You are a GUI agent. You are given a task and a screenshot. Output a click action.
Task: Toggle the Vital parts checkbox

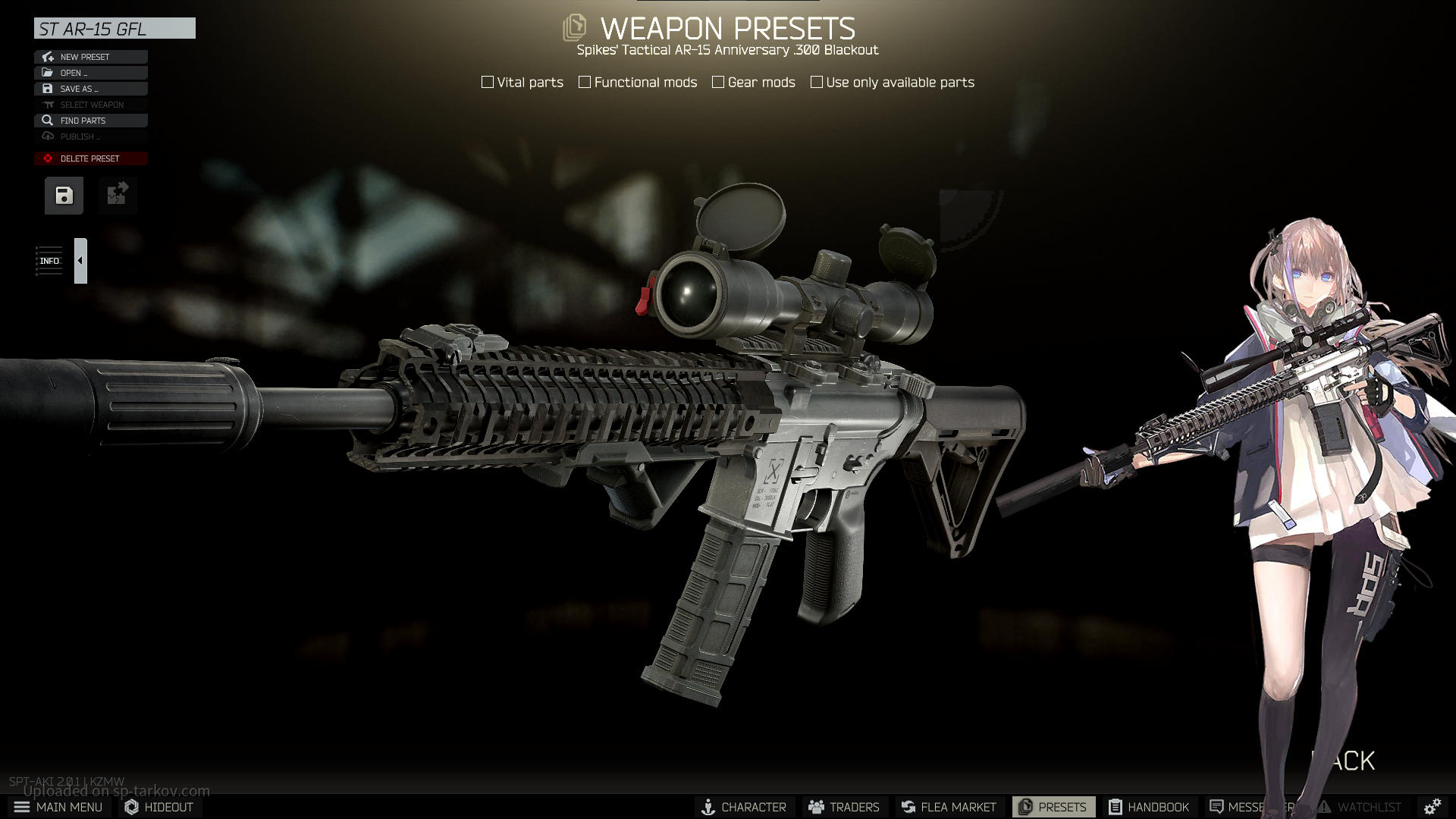point(488,82)
